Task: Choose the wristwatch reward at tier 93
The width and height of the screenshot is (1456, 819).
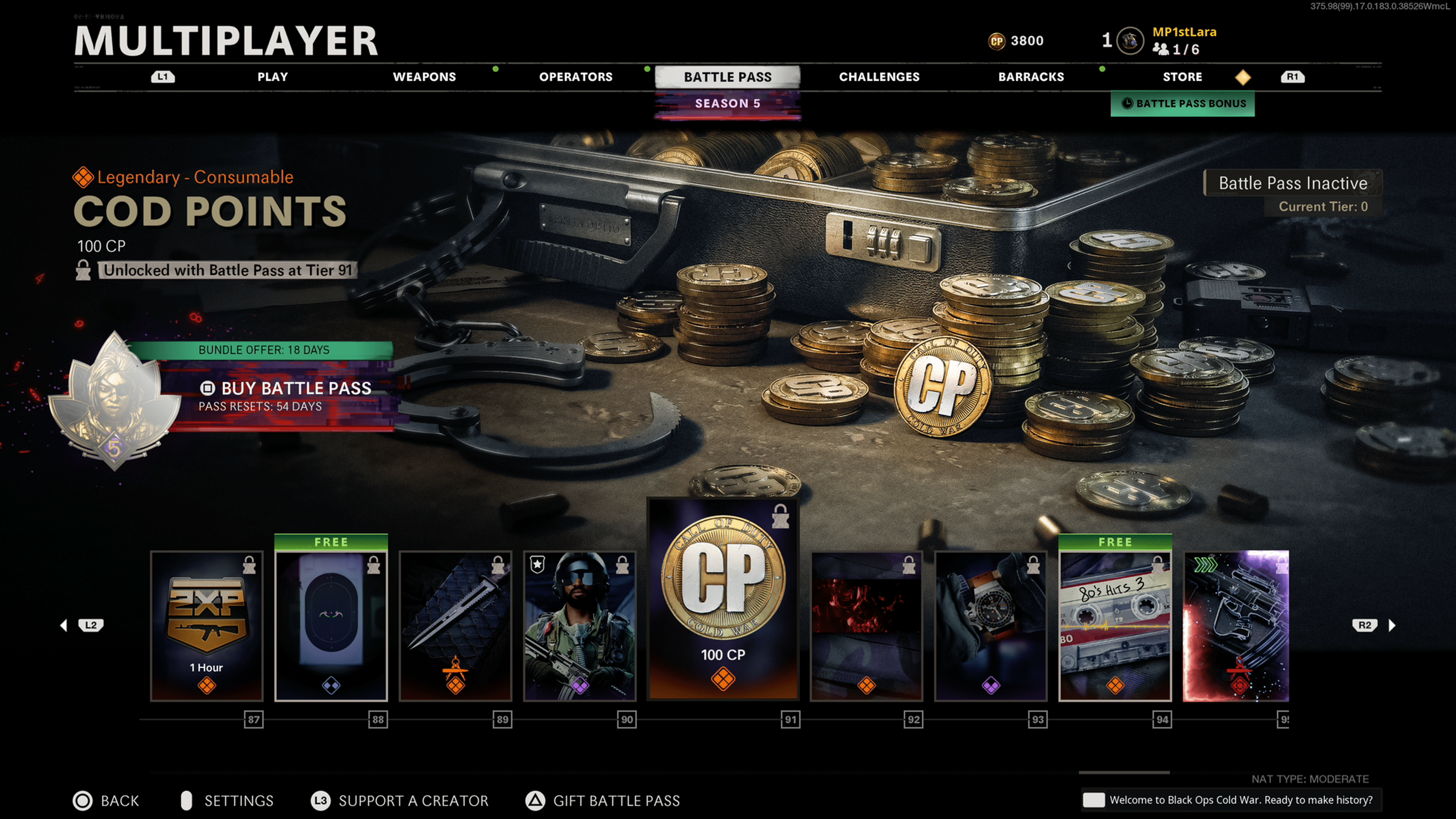Action: [x=990, y=626]
